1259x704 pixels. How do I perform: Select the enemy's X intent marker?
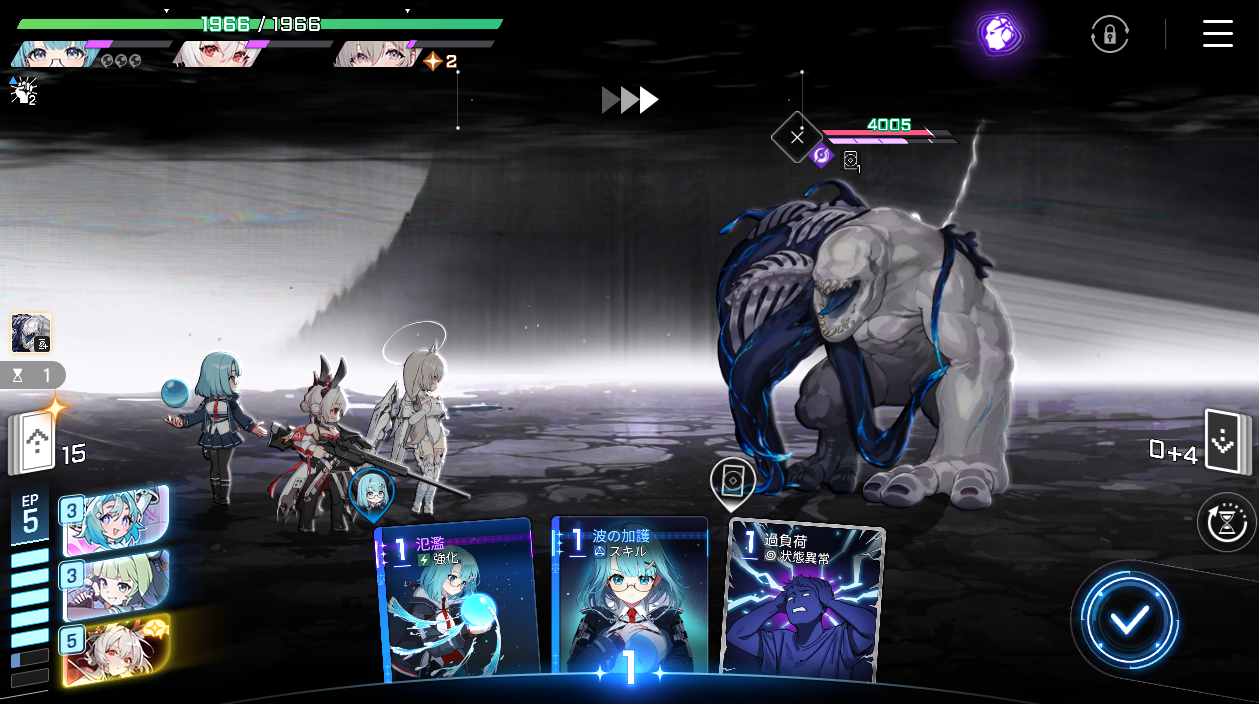[x=796, y=137]
